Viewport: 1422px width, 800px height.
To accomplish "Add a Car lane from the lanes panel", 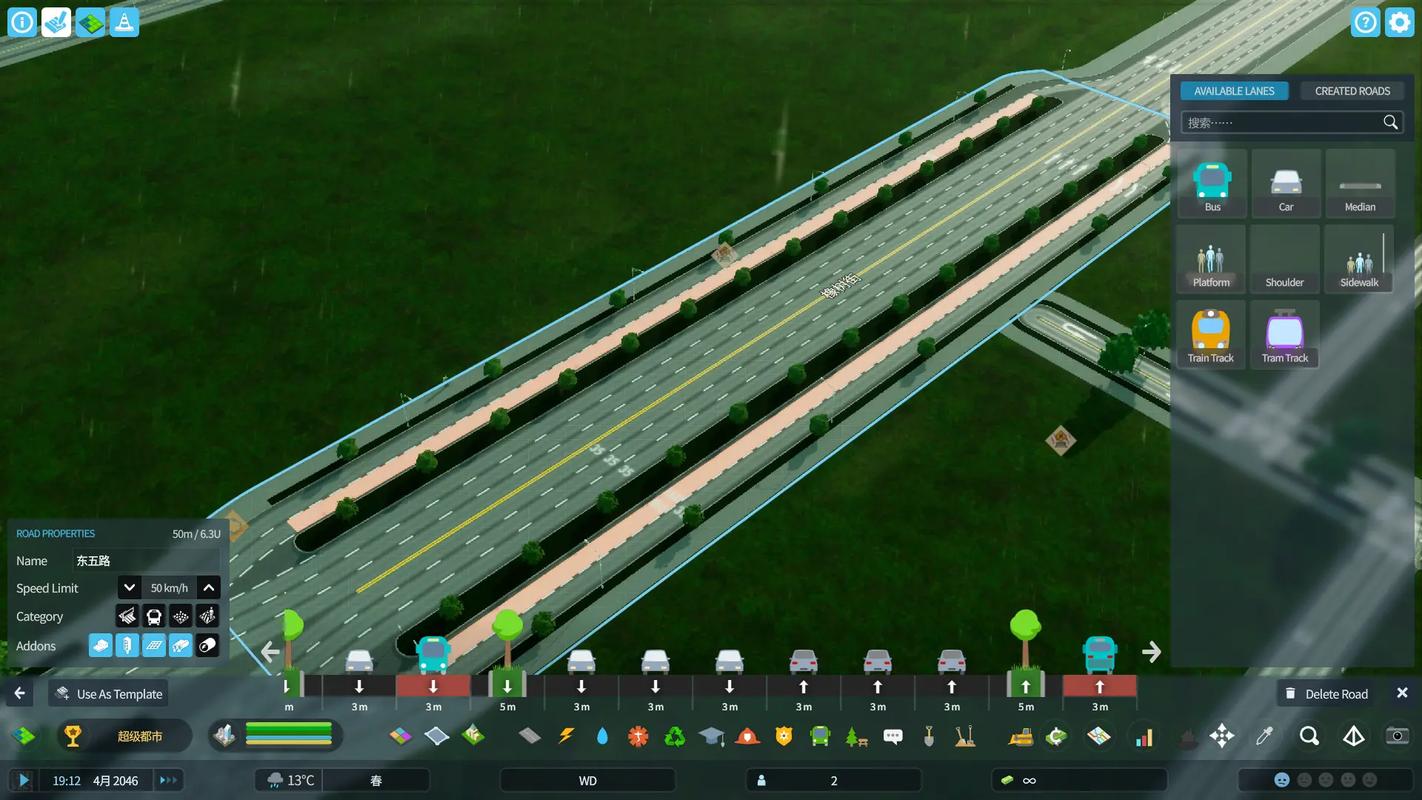I will click(x=1285, y=183).
